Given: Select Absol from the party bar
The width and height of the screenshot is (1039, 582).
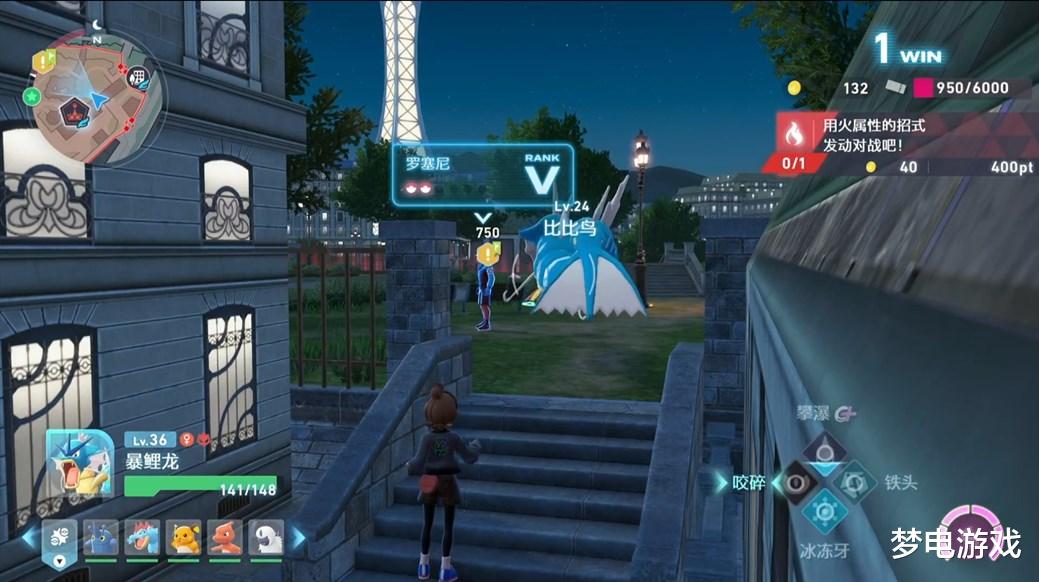Looking at the screenshot, I should (265, 538).
